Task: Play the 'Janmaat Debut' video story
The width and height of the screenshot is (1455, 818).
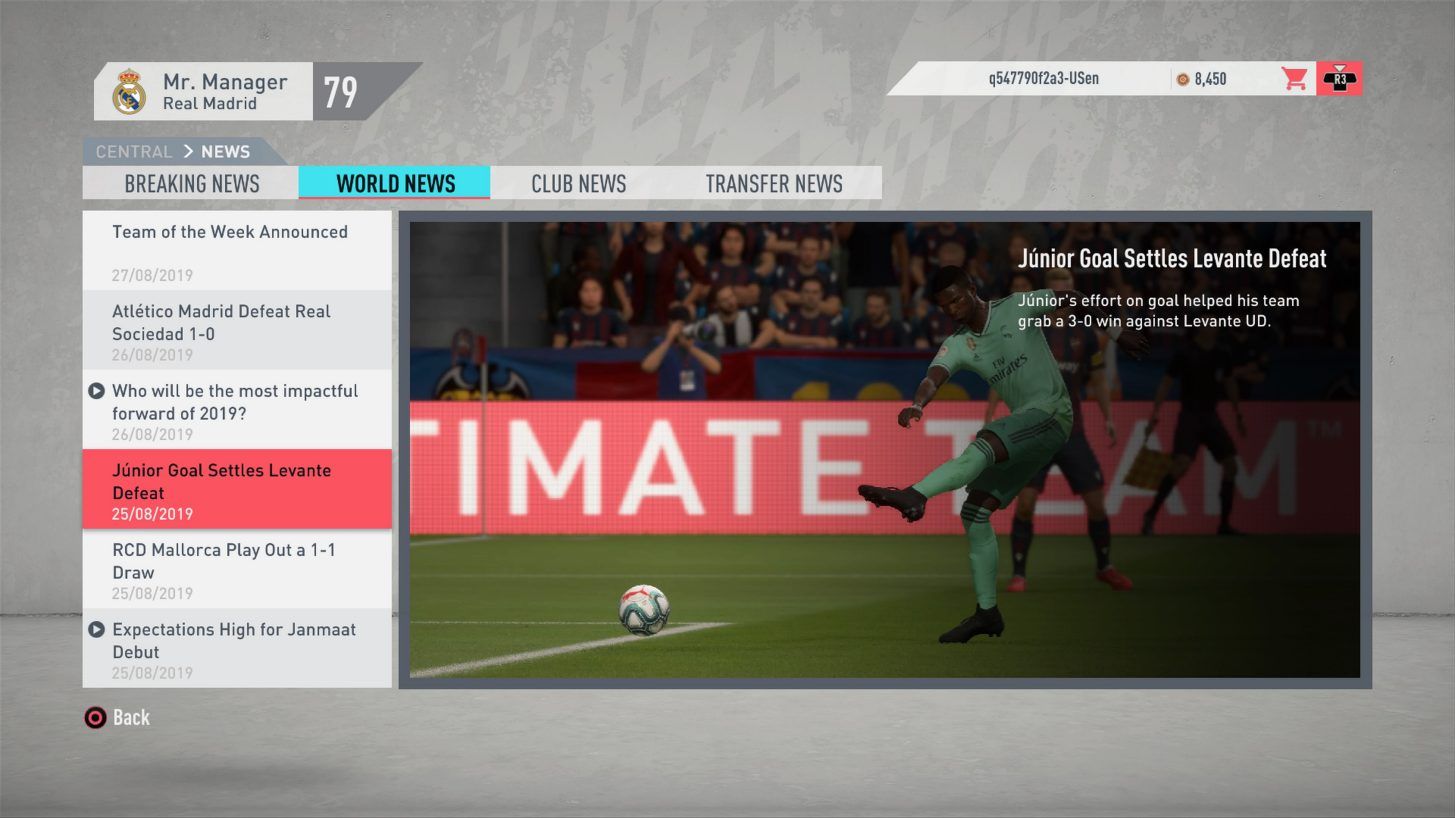Action: click(96, 630)
